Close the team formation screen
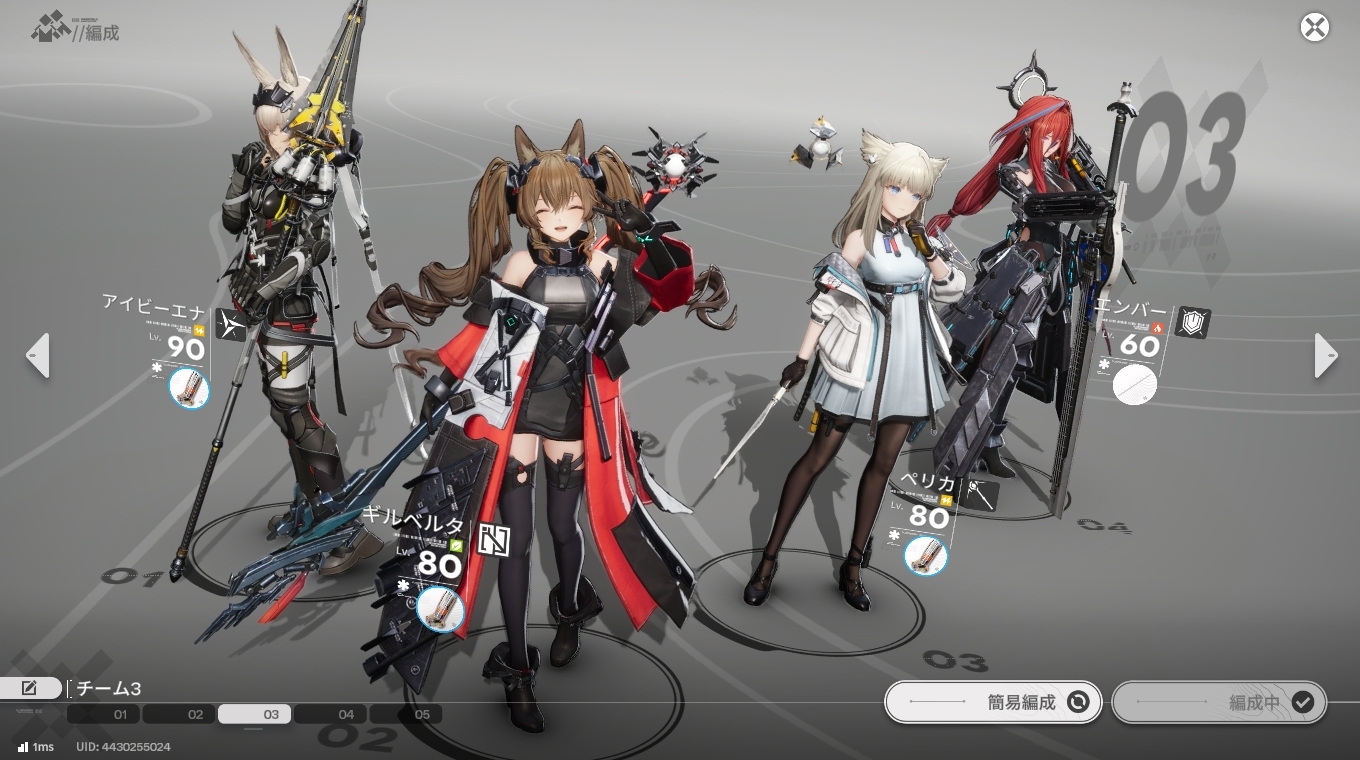This screenshot has width=1360, height=760. [x=1314, y=27]
